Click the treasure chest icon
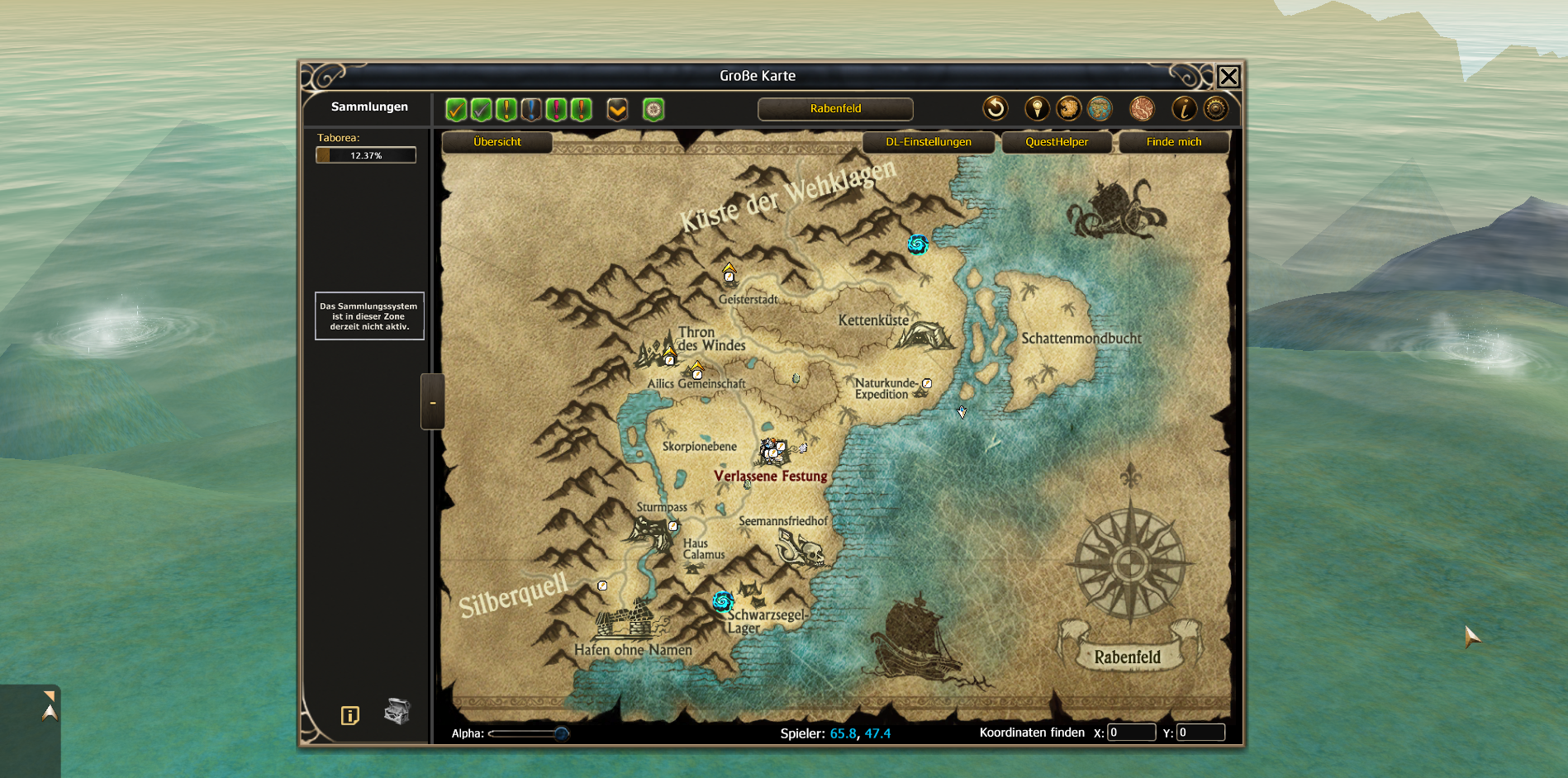 coord(397,711)
